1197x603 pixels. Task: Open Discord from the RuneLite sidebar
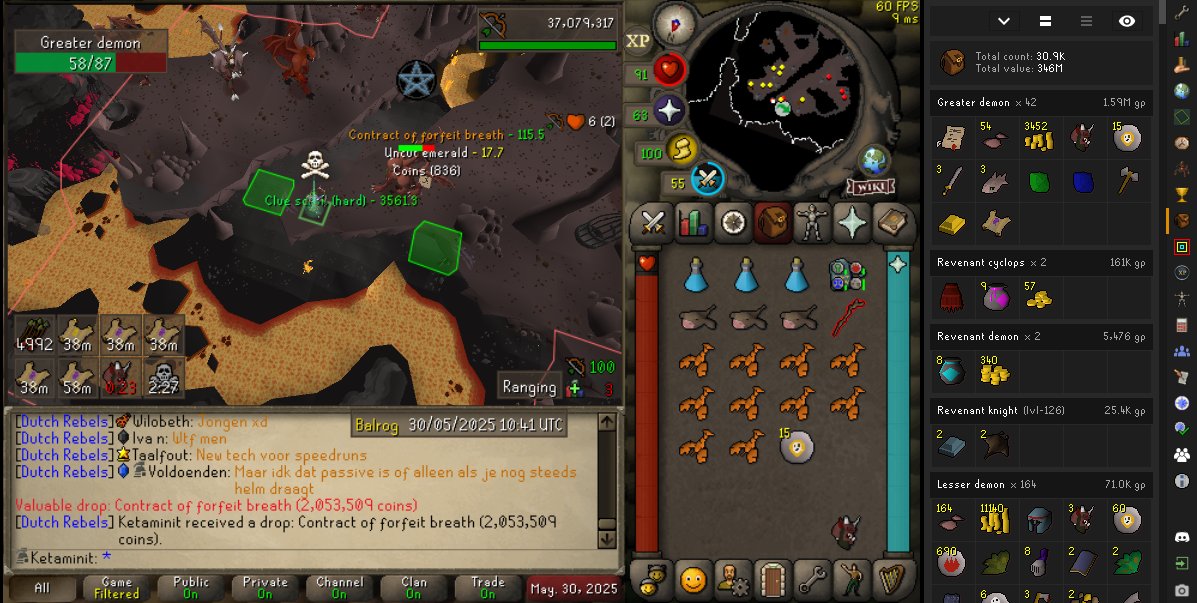coord(1182,538)
